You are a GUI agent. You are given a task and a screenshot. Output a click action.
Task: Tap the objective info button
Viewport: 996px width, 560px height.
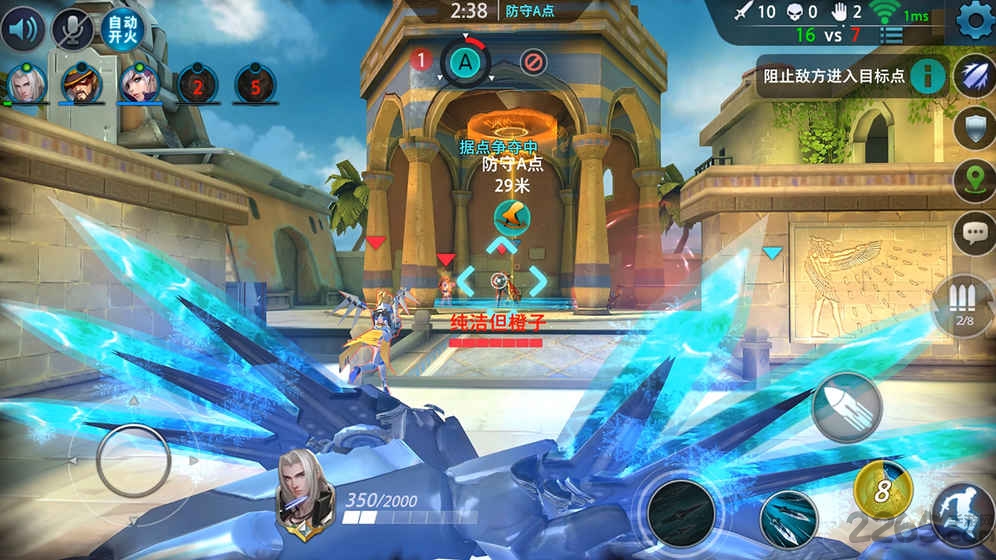pyautogui.click(x=928, y=75)
